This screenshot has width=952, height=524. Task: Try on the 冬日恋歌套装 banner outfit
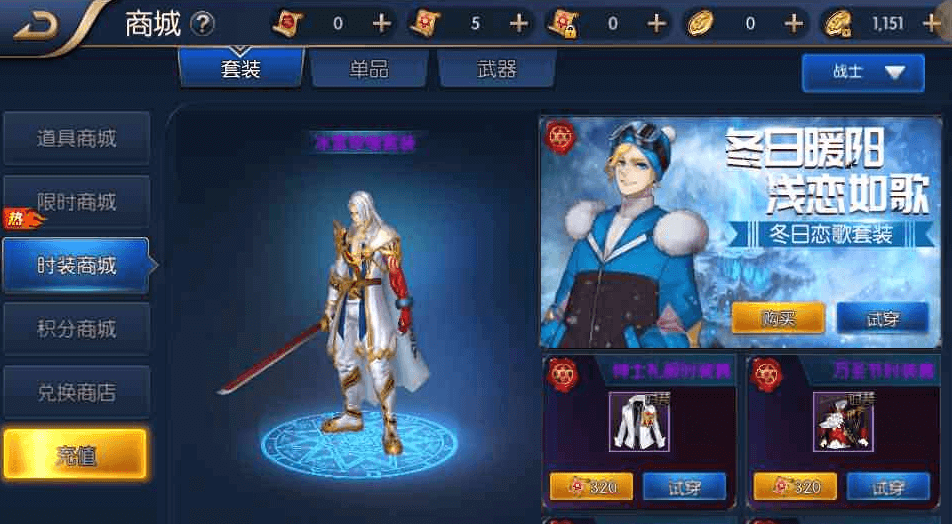[x=882, y=318]
